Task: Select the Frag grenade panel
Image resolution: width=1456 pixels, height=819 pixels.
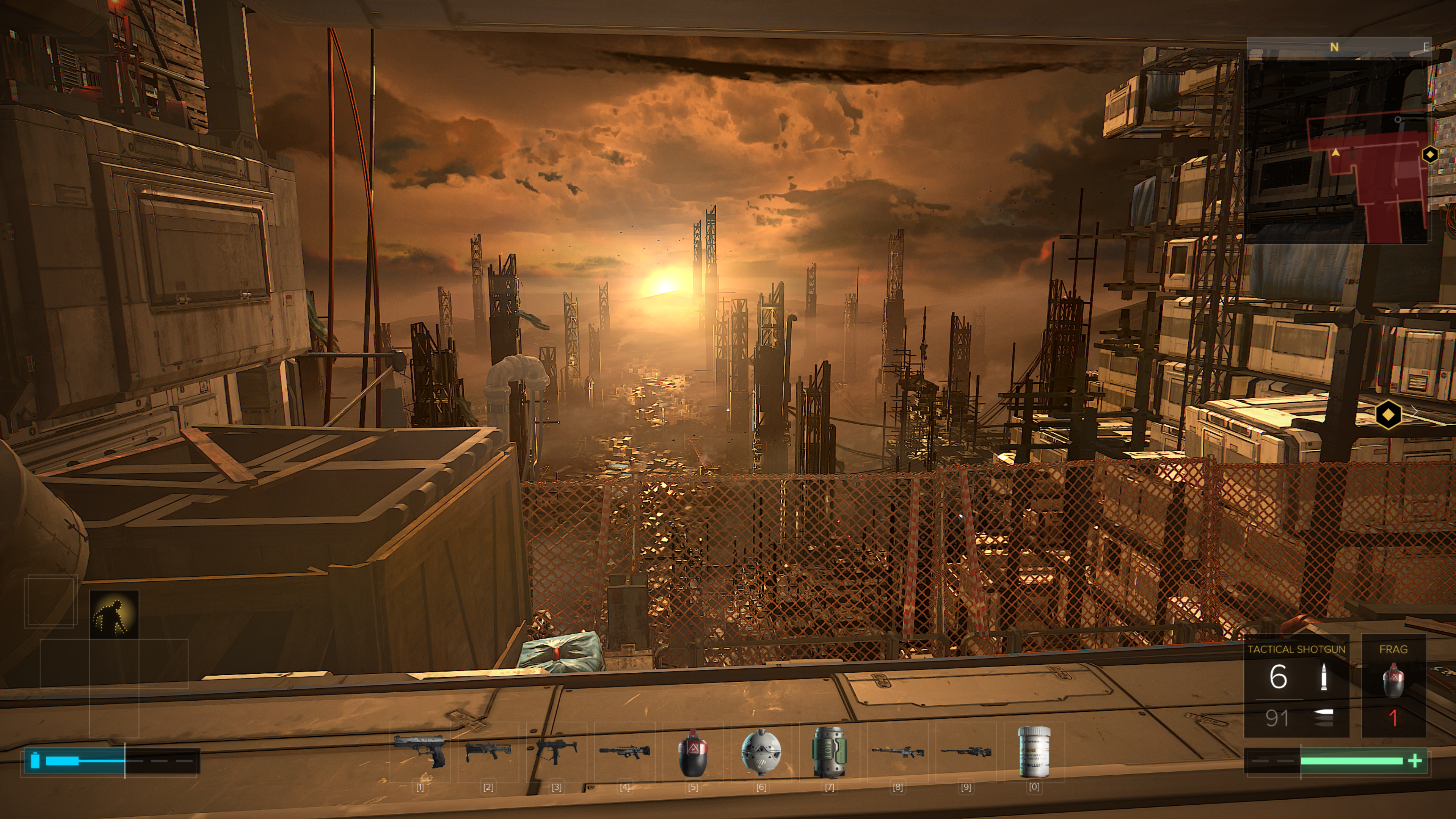Action: (x=1393, y=686)
